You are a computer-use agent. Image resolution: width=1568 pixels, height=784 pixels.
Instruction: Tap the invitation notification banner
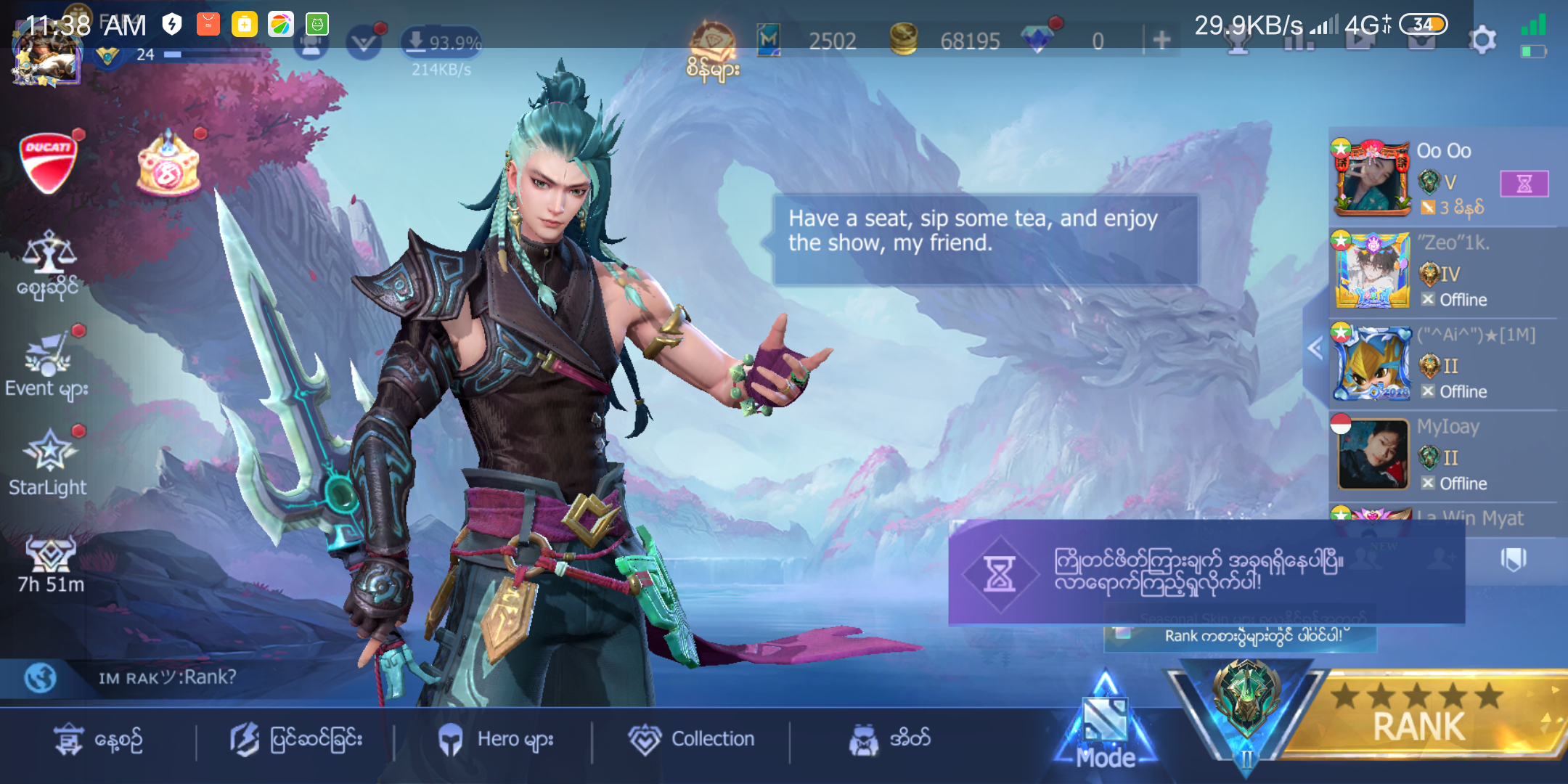pos(1205,572)
